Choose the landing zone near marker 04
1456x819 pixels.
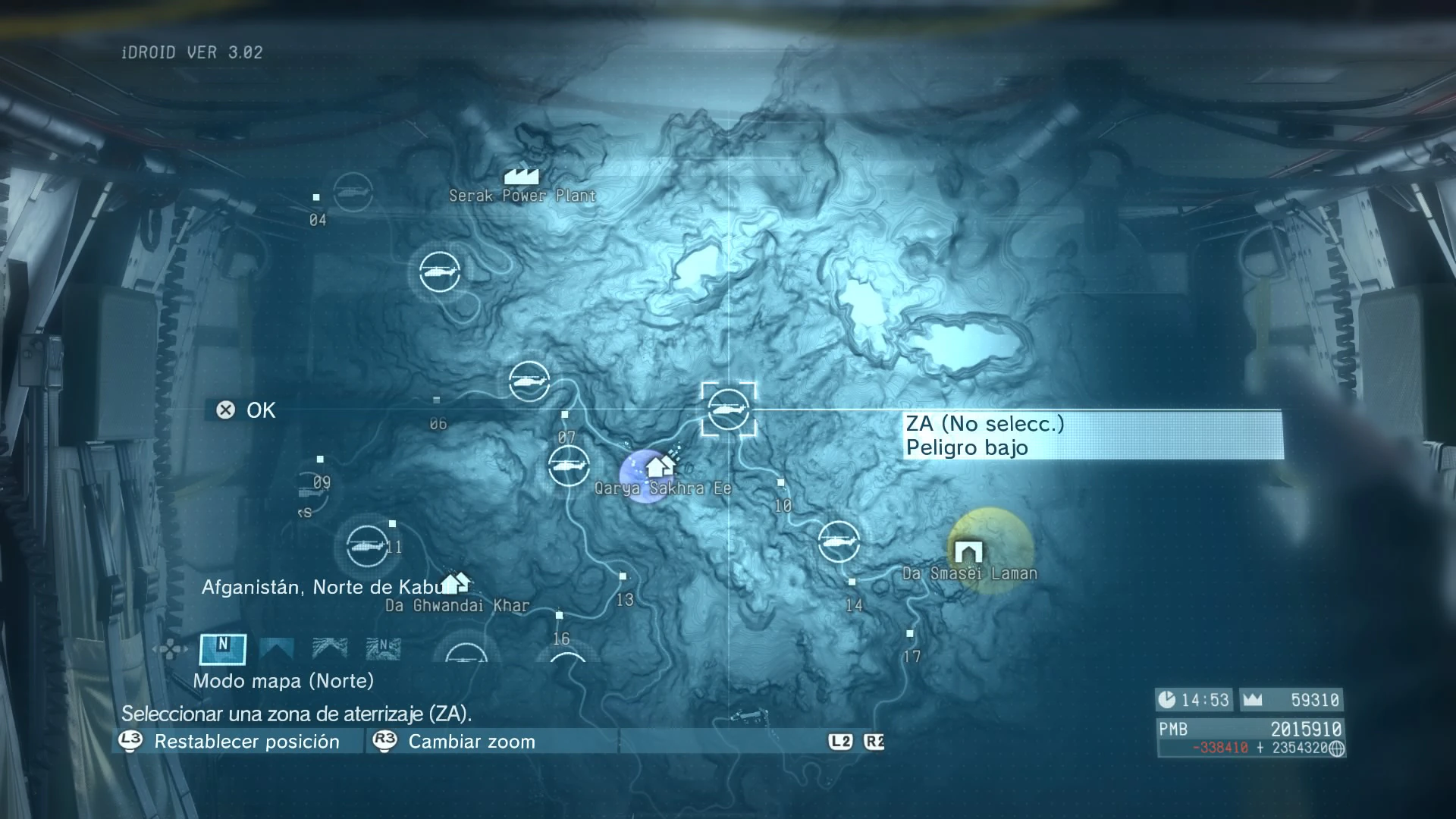point(353,193)
